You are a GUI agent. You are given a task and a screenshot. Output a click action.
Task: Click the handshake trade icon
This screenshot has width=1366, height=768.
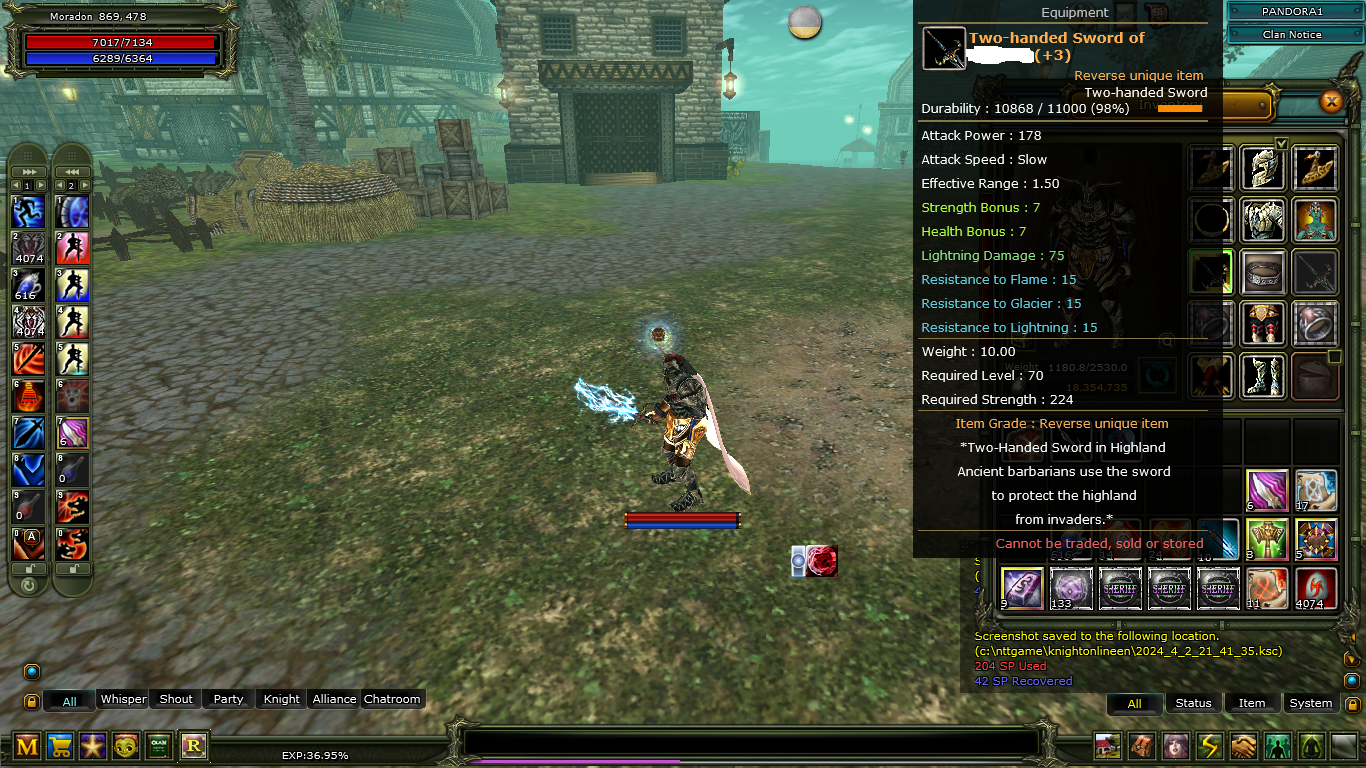pos(1245,746)
